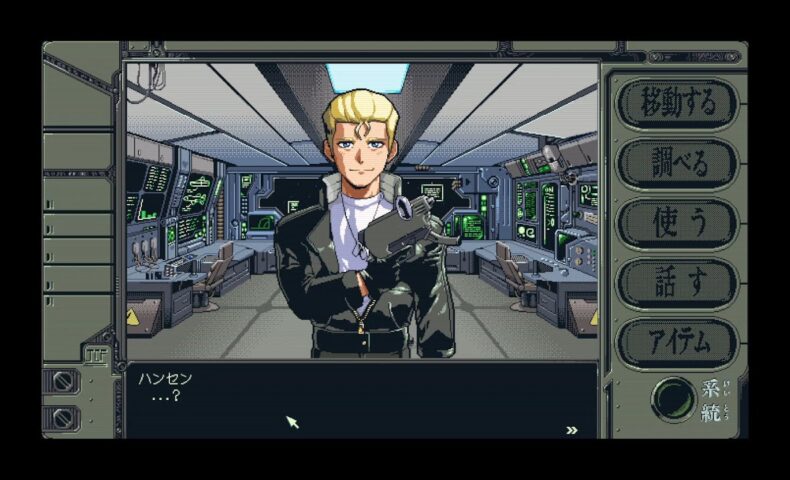Click the round 系統 system button
Screen dimensions: 790x480
674,399
